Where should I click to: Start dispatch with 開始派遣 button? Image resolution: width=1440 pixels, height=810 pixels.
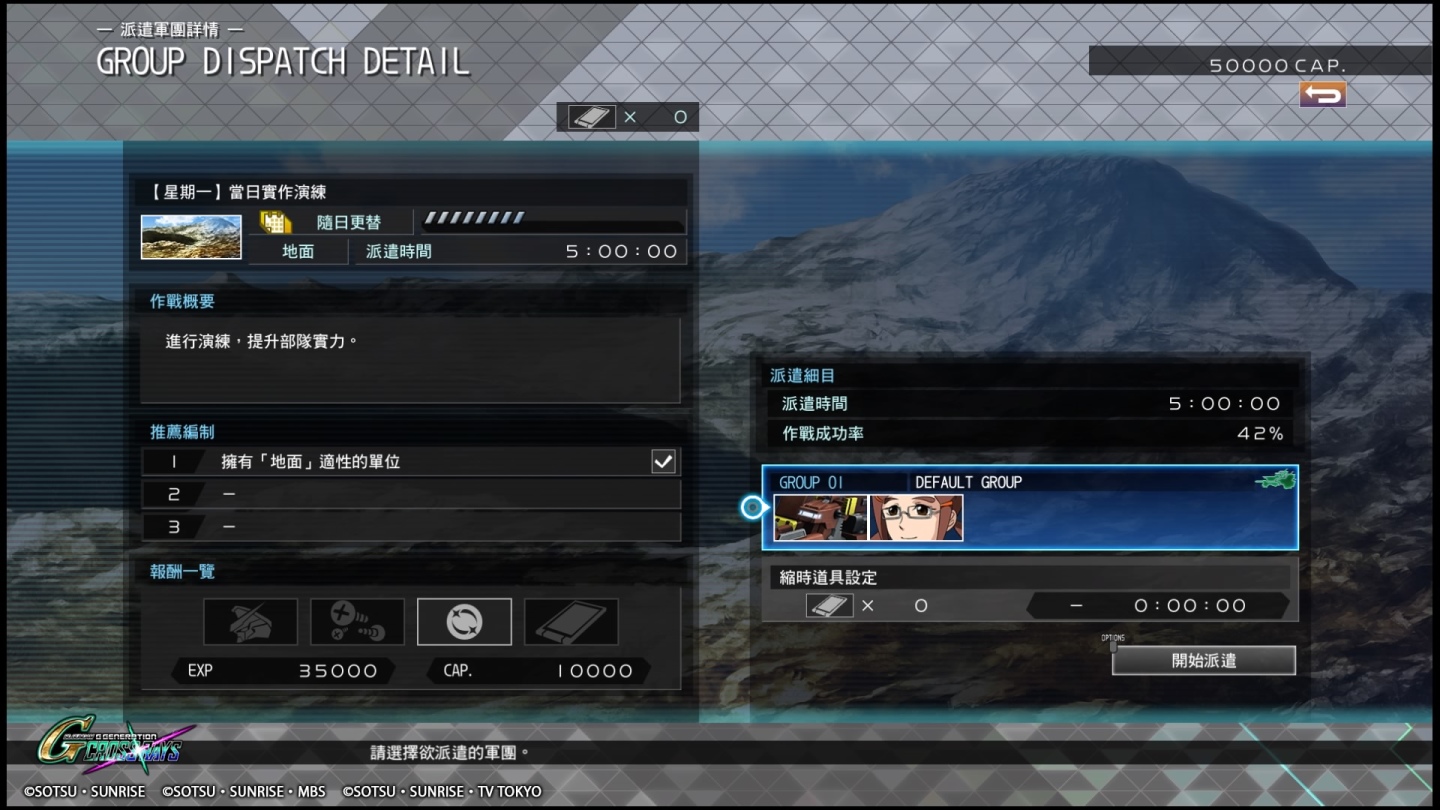pos(1203,660)
